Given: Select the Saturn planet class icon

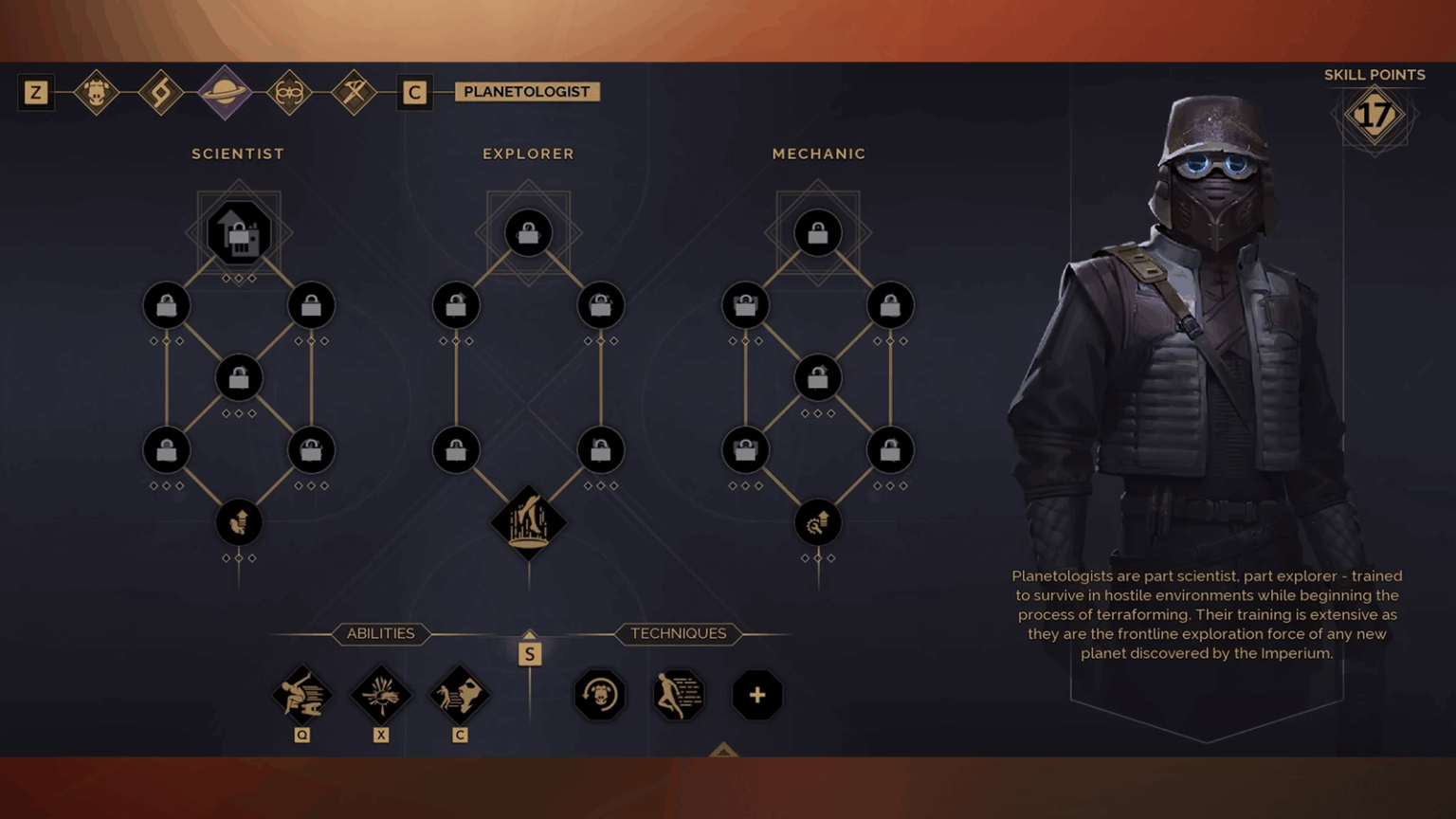Looking at the screenshot, I should (225, 92).
